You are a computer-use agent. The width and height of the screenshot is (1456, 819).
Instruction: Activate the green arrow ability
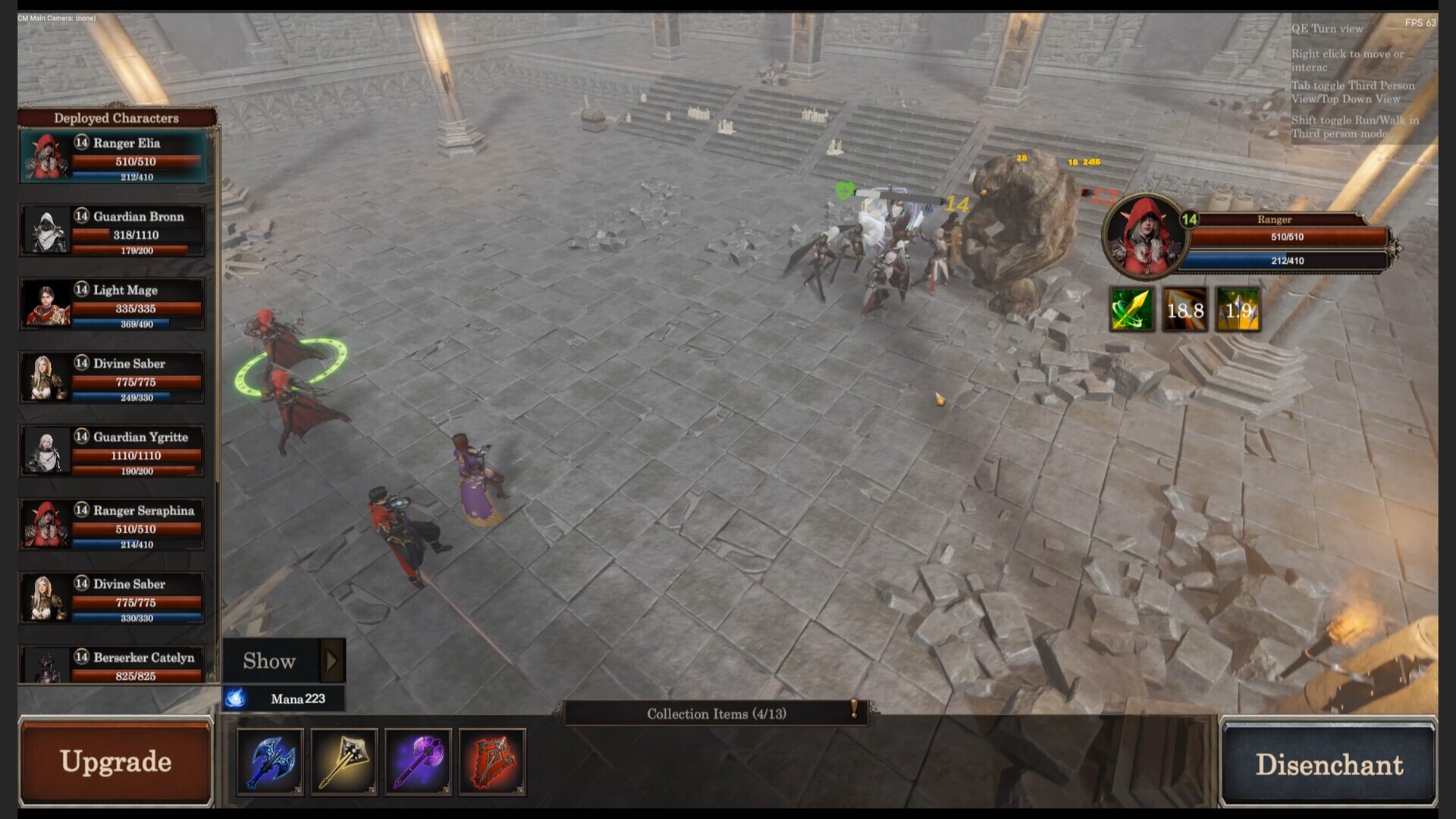1131,309
